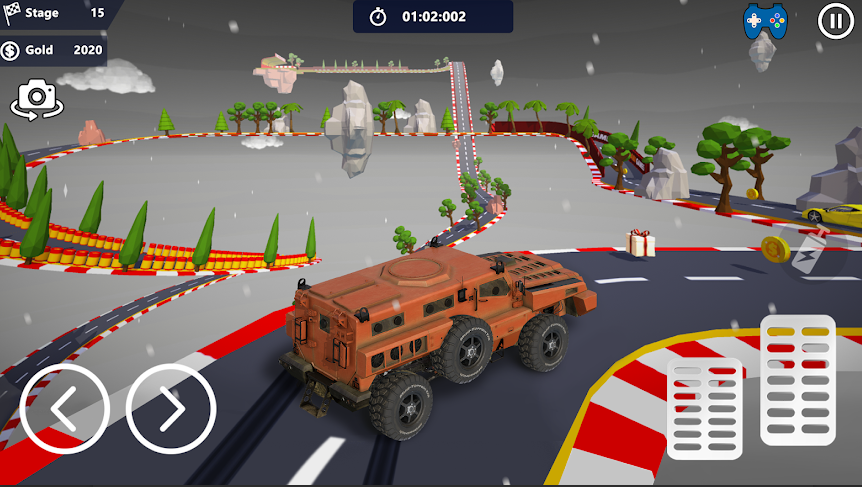Pause the game with the pause button
The height and width of the screenshot is (487, 862).
835,20
